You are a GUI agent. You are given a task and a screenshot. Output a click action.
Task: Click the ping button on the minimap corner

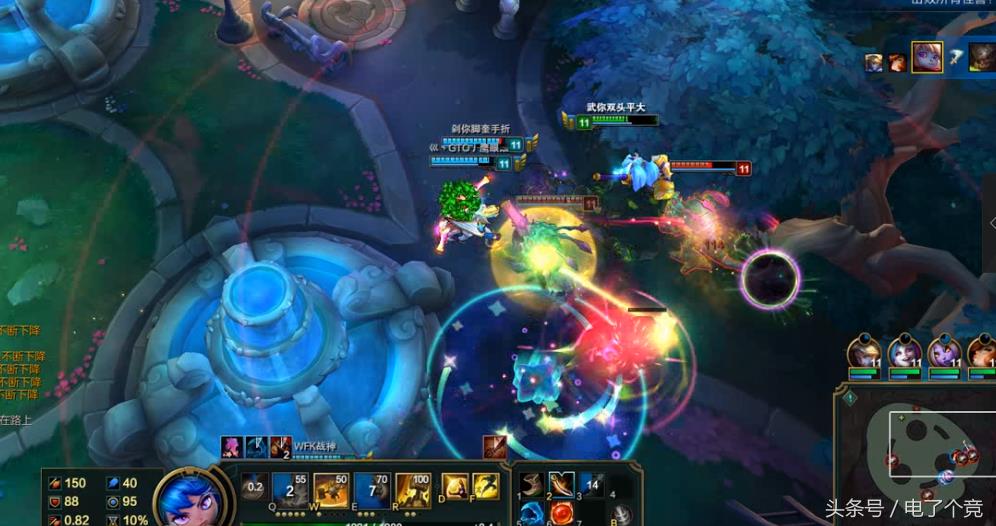[x=849, y=397]
